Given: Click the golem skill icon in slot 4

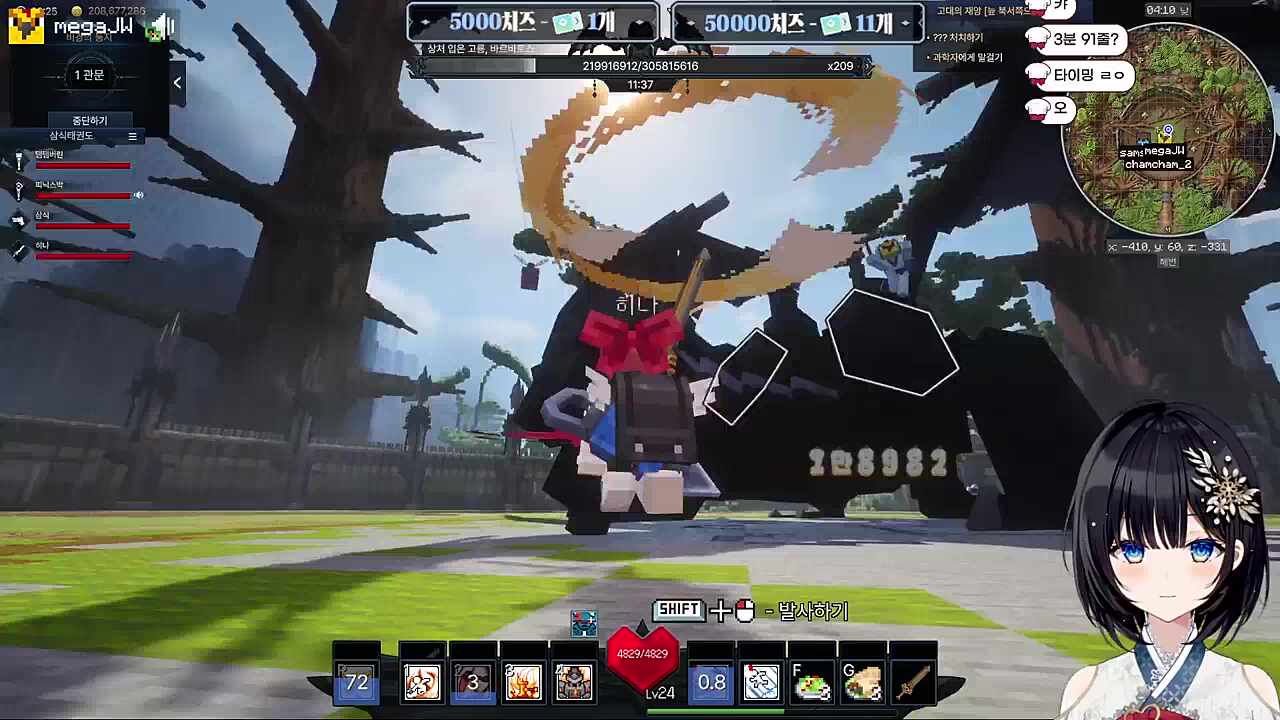Looking at the screenshot, I should pos(573,681).
